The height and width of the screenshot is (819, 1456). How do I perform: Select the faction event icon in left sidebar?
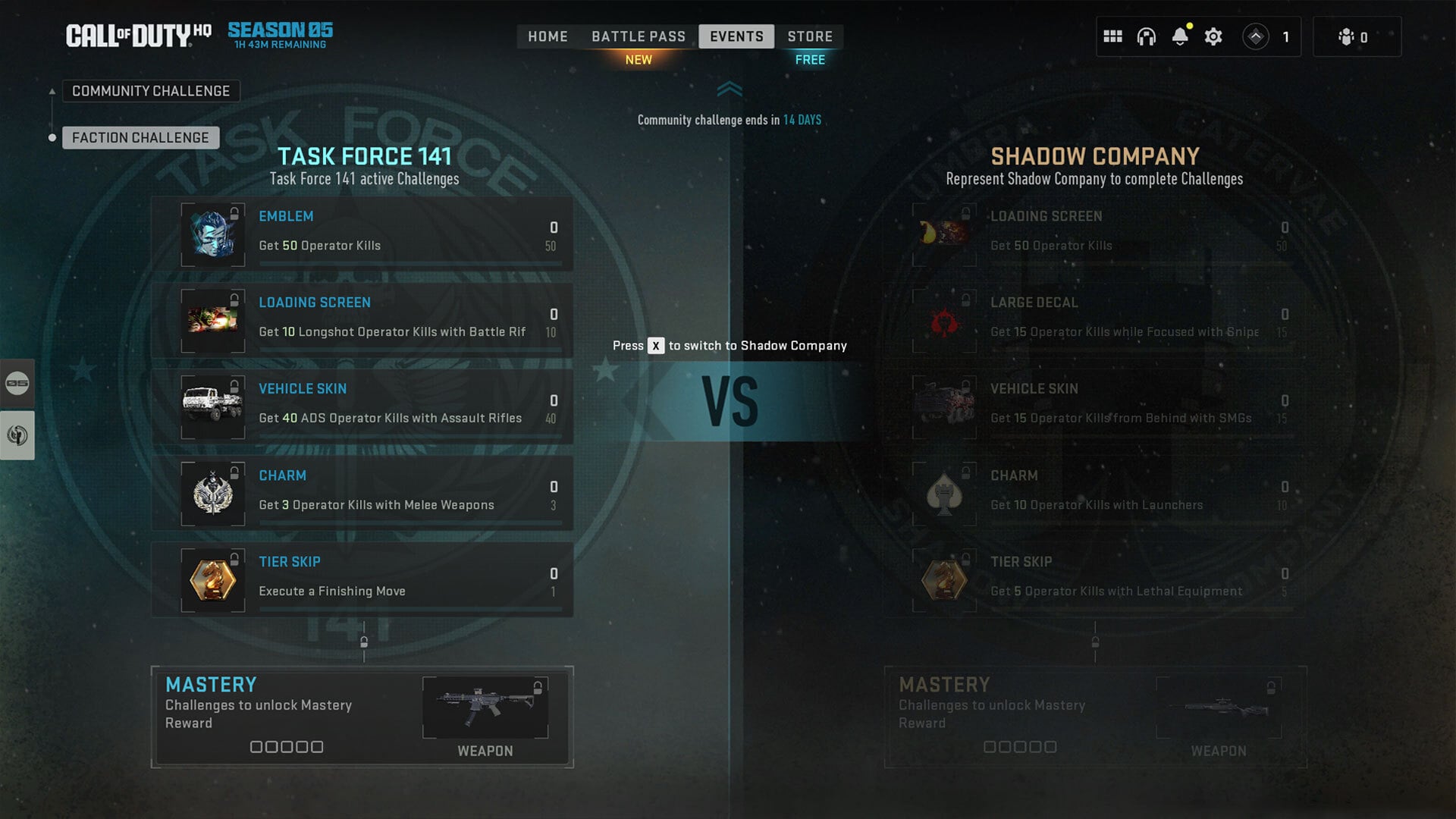[x=17, y=435]
